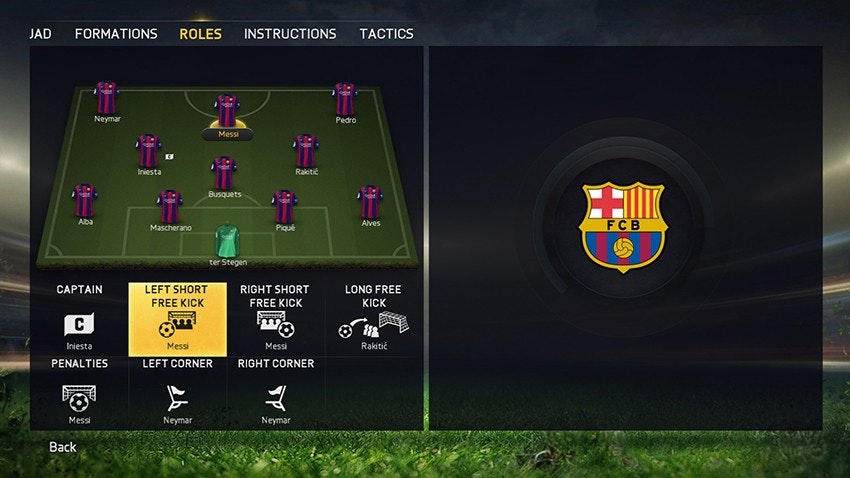Pick Neymar on the formation pitch
The height and width of the screenshot is (478, 850).
click(x=106, y=98)
